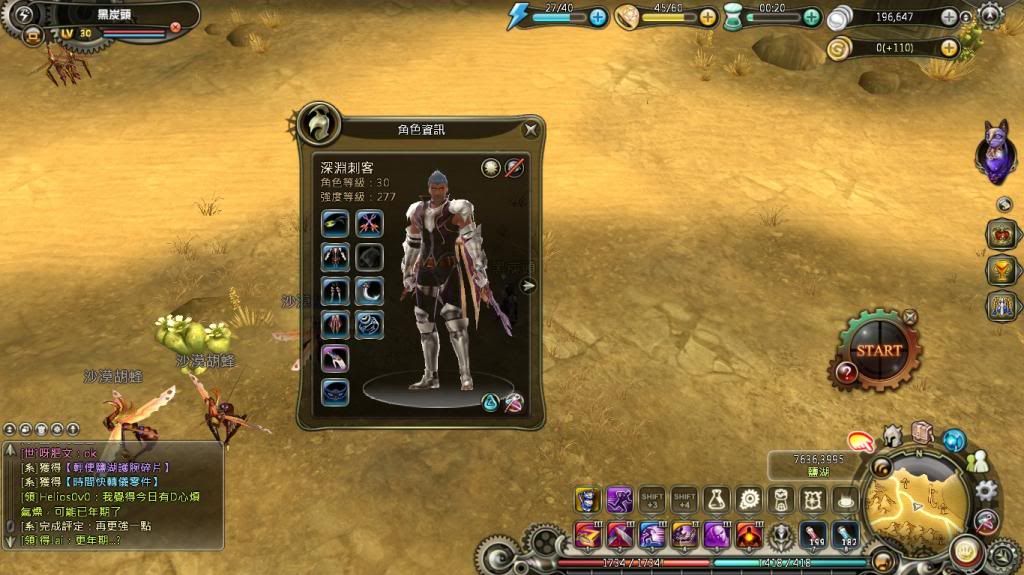Open the minimap
This screenshot has width=1024, height=575.
[x=916, y=497]
